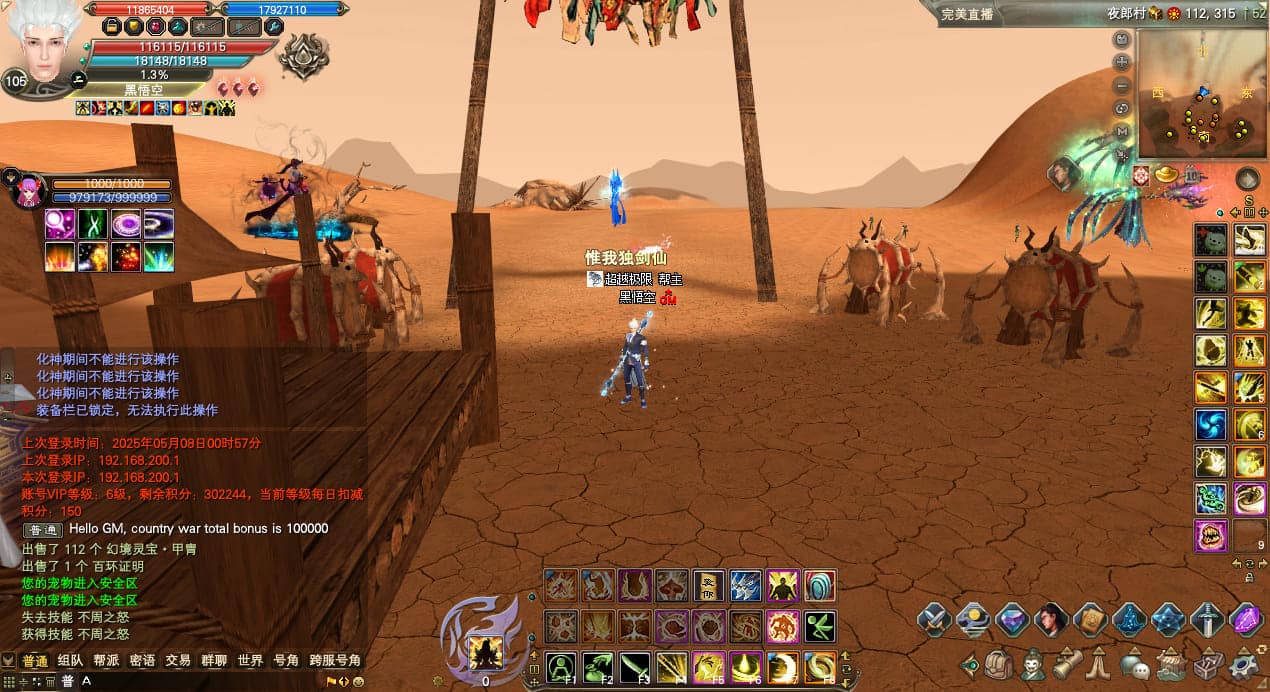This screenshot has height=692, width=1270.
Task: Open the world map with the M button
Action: [x=1121, y=131]
